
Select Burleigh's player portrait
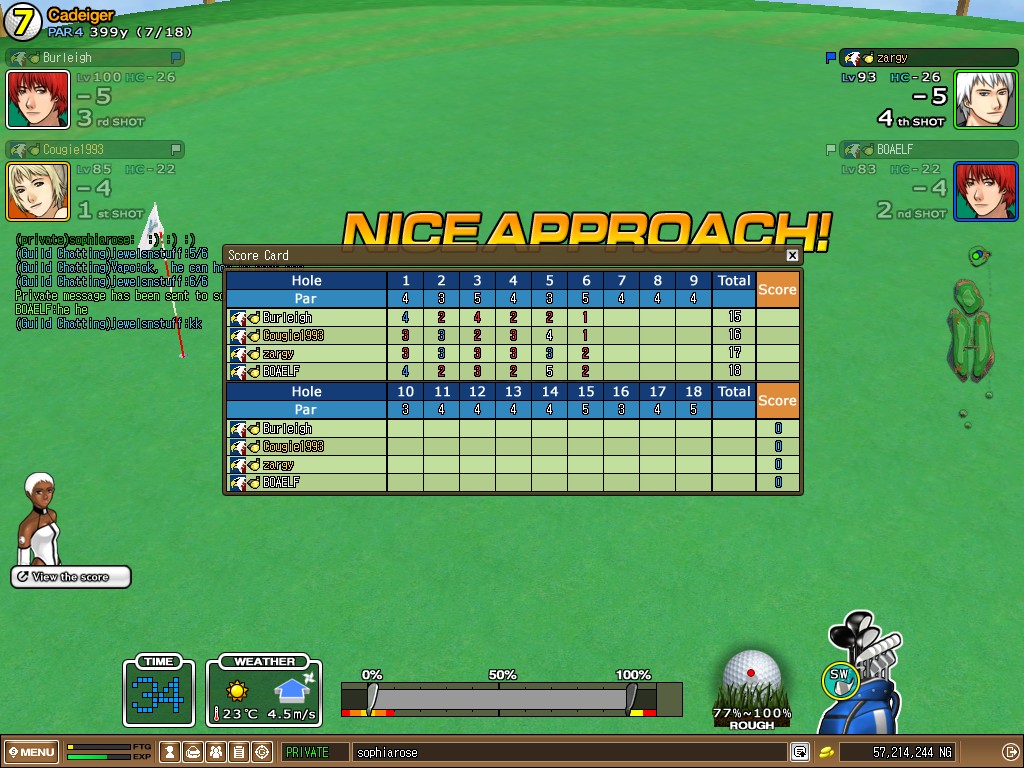[38, 99]
